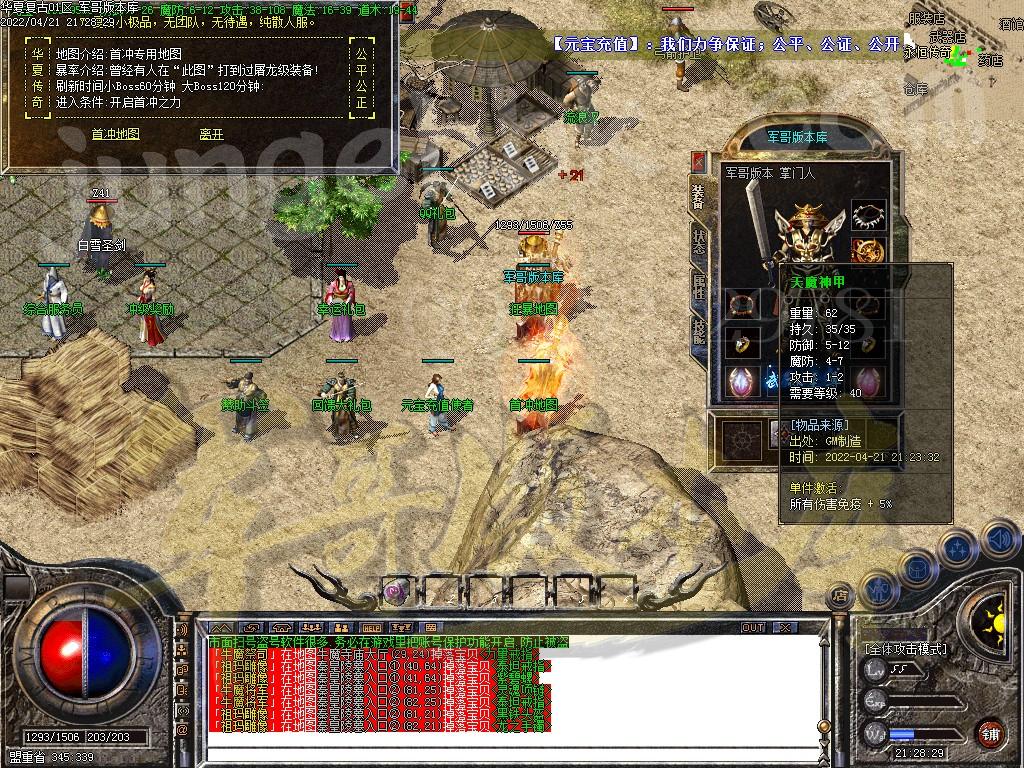1024x768 pixels.
Task: Click the red 铺 stall button
Action: pos(990,733)
